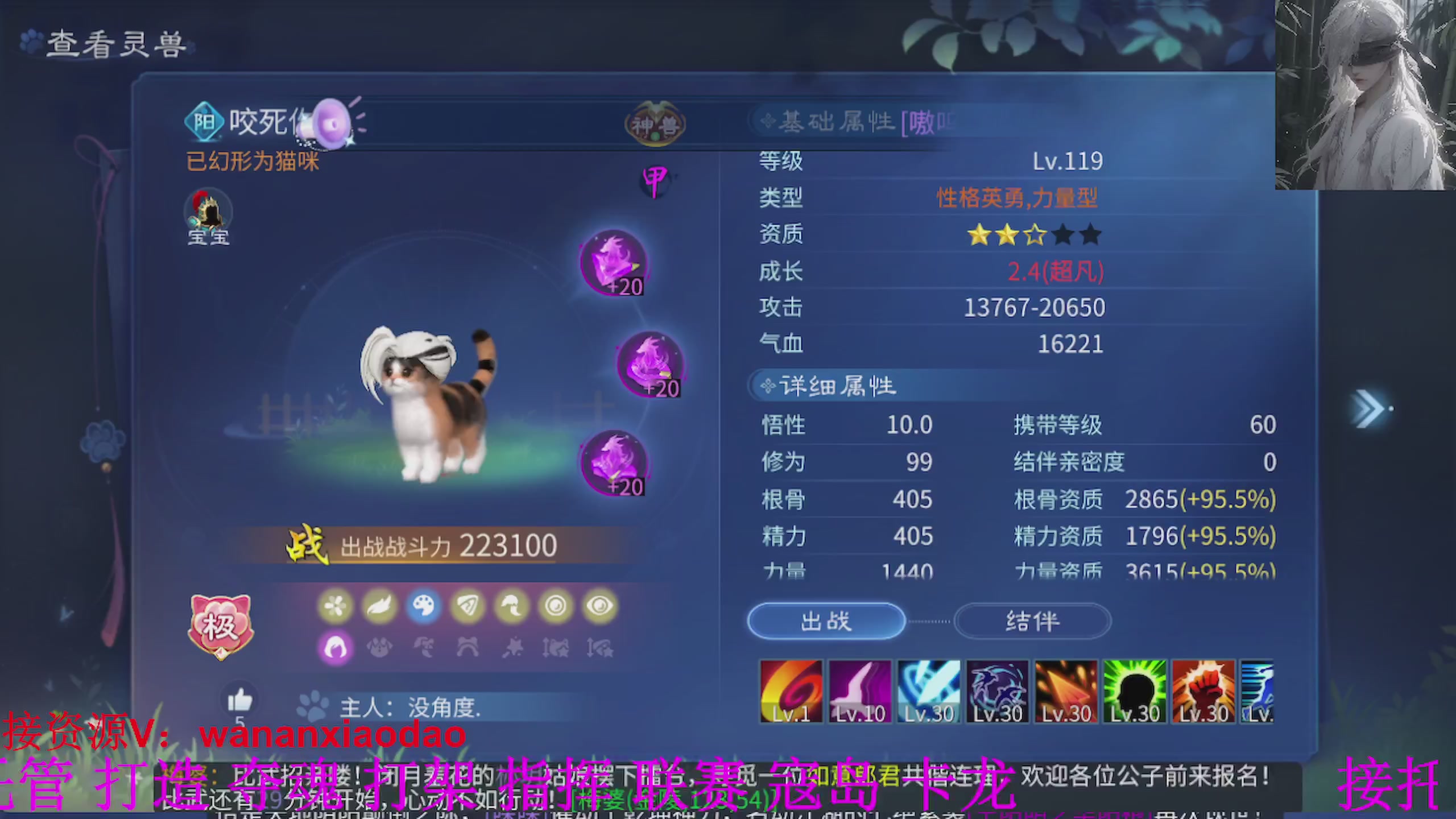Screen dimensions: 1456x819
Task: Toggle the tail appearance option
Action: click(511, 606)
